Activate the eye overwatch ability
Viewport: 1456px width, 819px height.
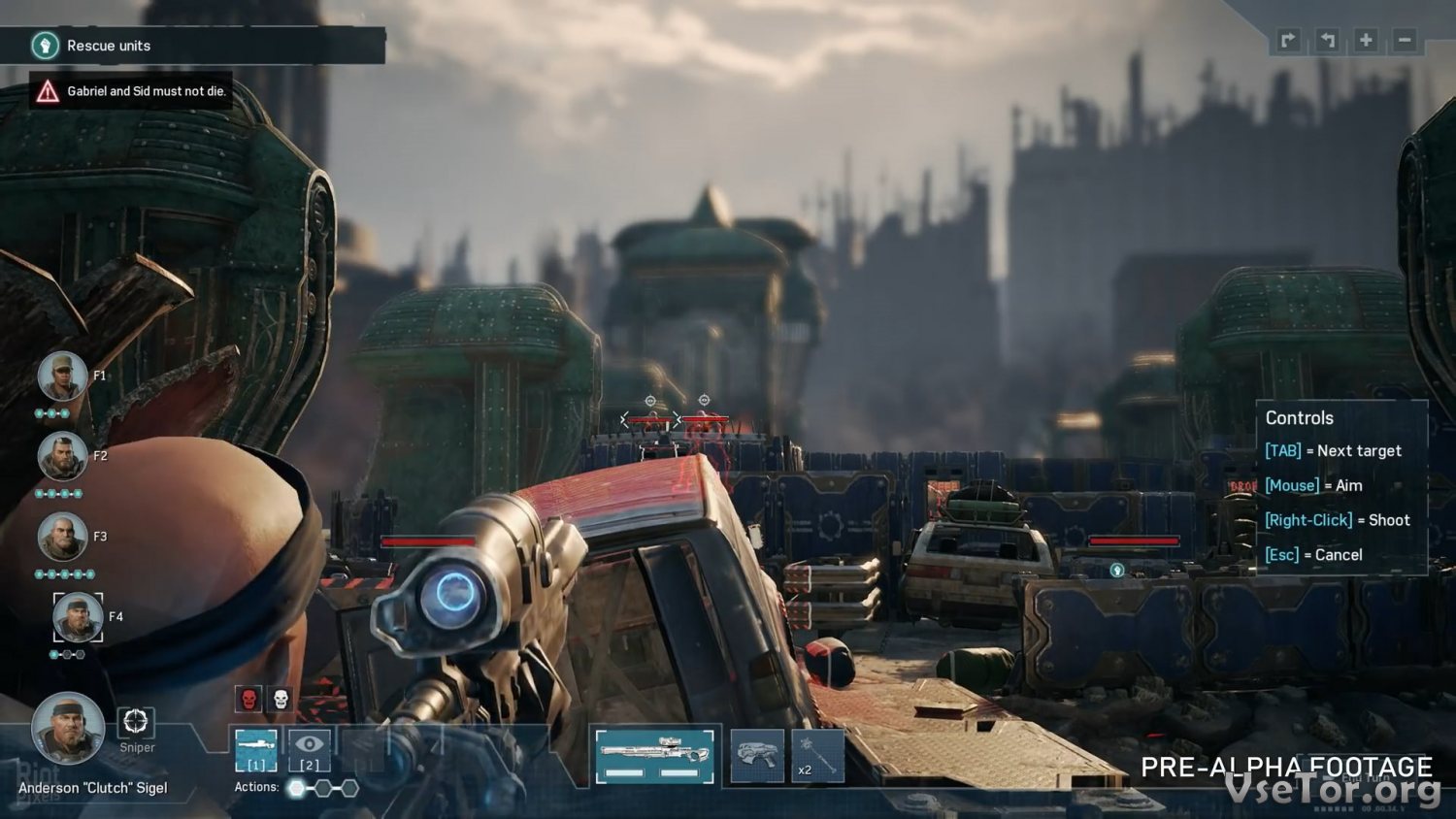(310, 749)
